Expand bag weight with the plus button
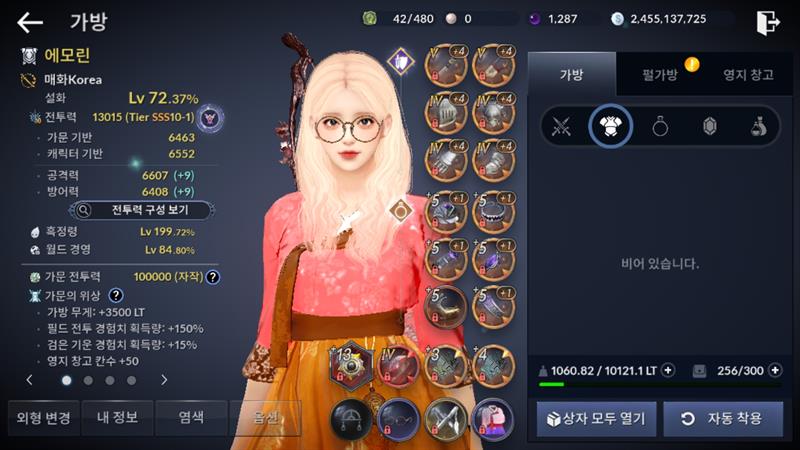Viewport: 800px width, 450px height. [668, 370]
